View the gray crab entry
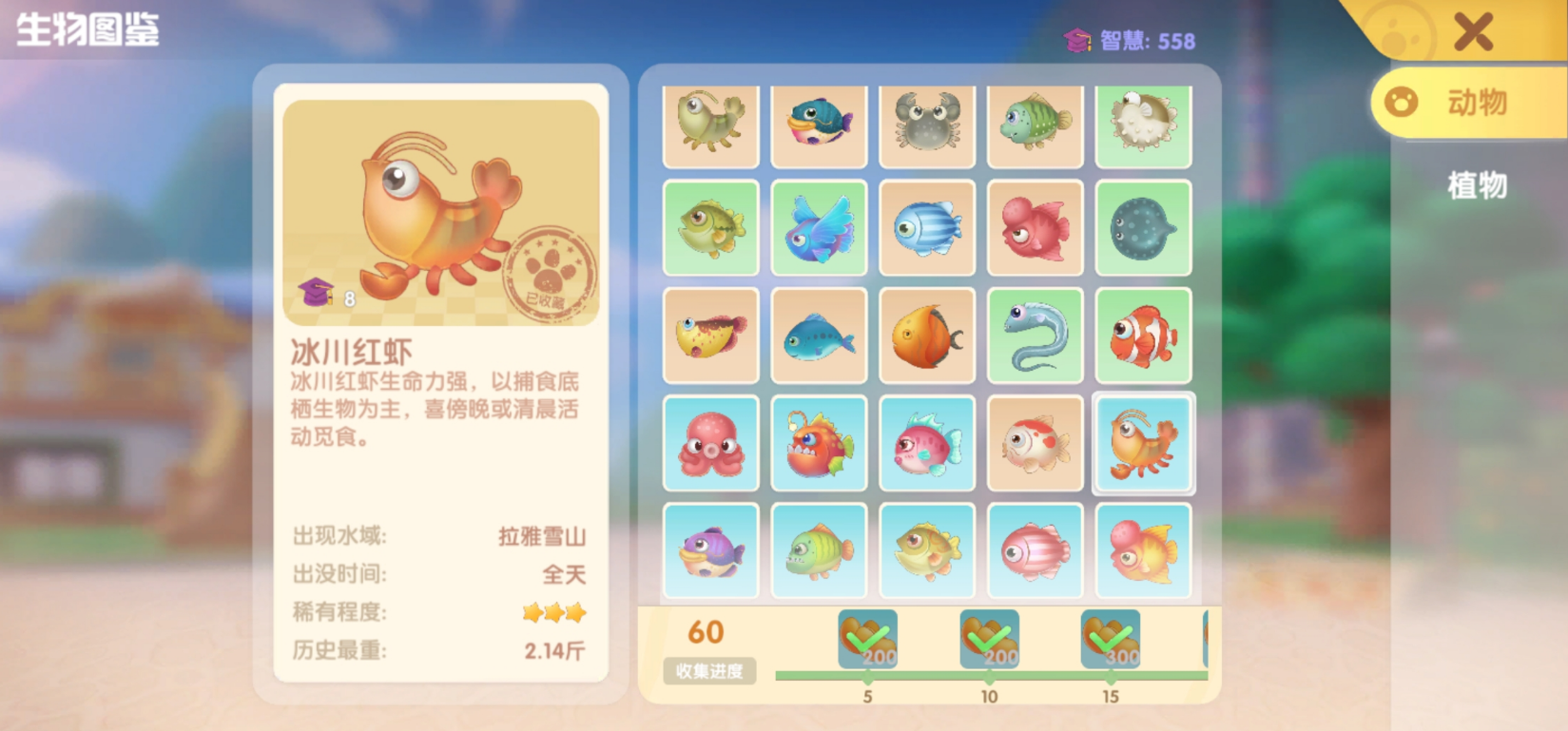This screenshot has height=731, width=1568. 927,126
